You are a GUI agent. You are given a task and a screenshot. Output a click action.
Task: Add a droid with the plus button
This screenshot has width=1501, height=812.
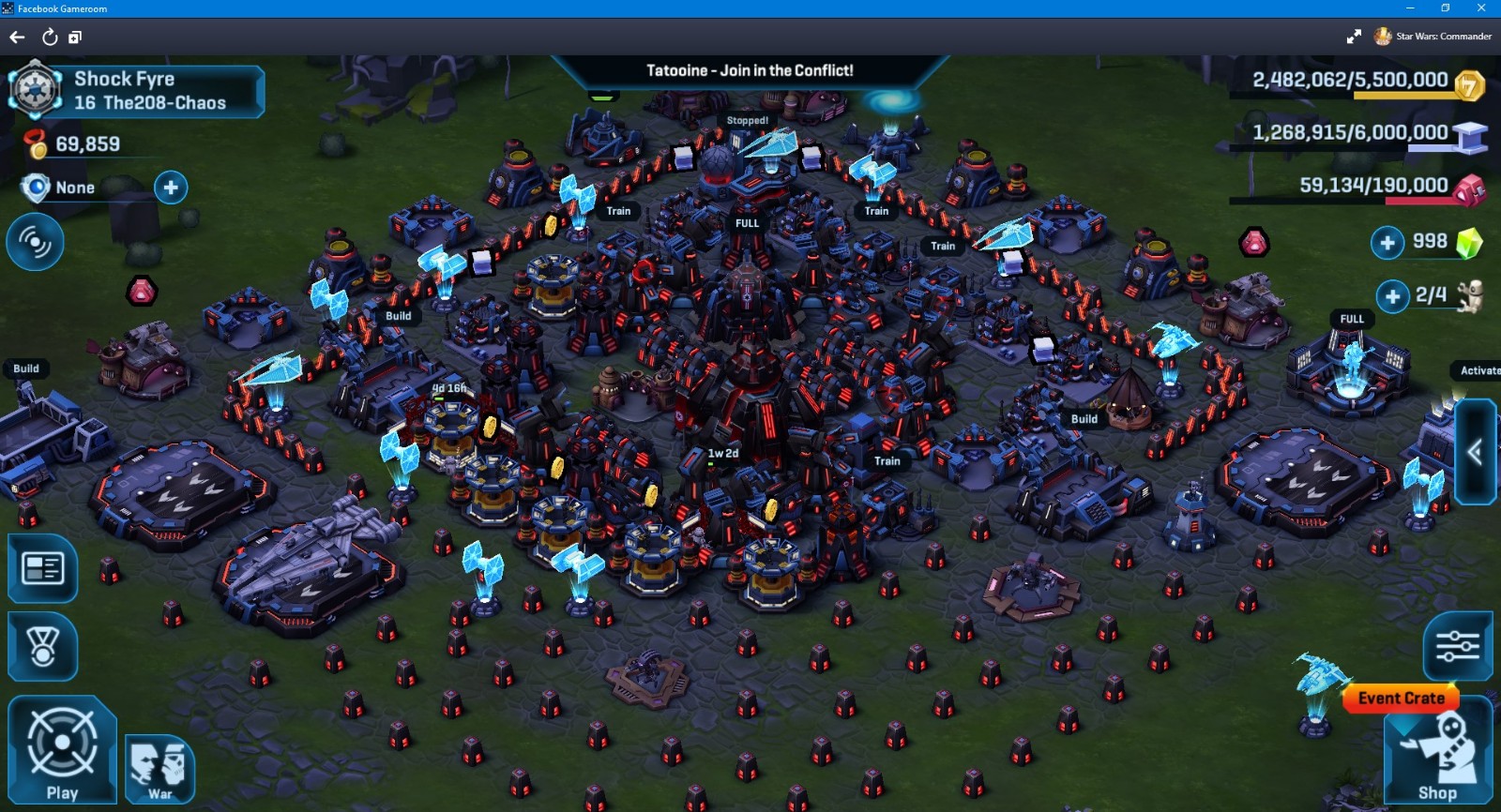pos(1393,296)
